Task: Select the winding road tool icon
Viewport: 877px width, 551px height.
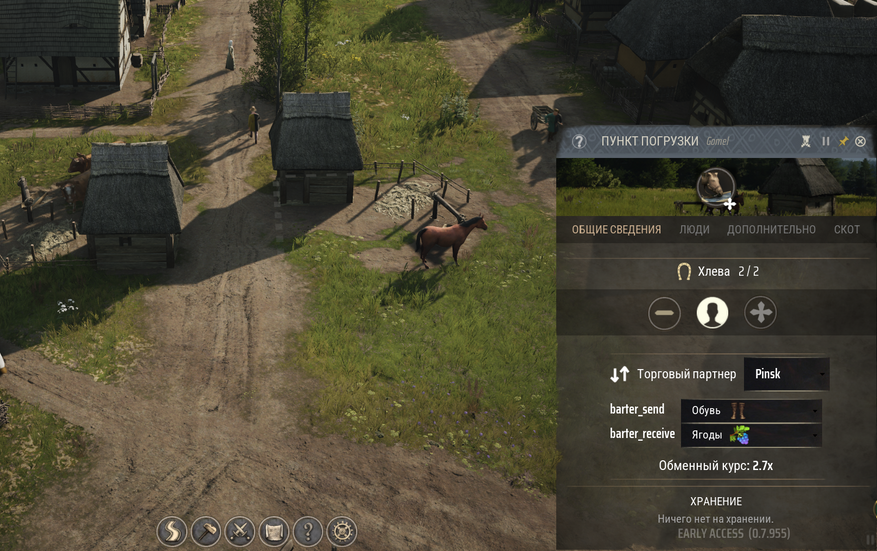Action: [x=172, y=531]
